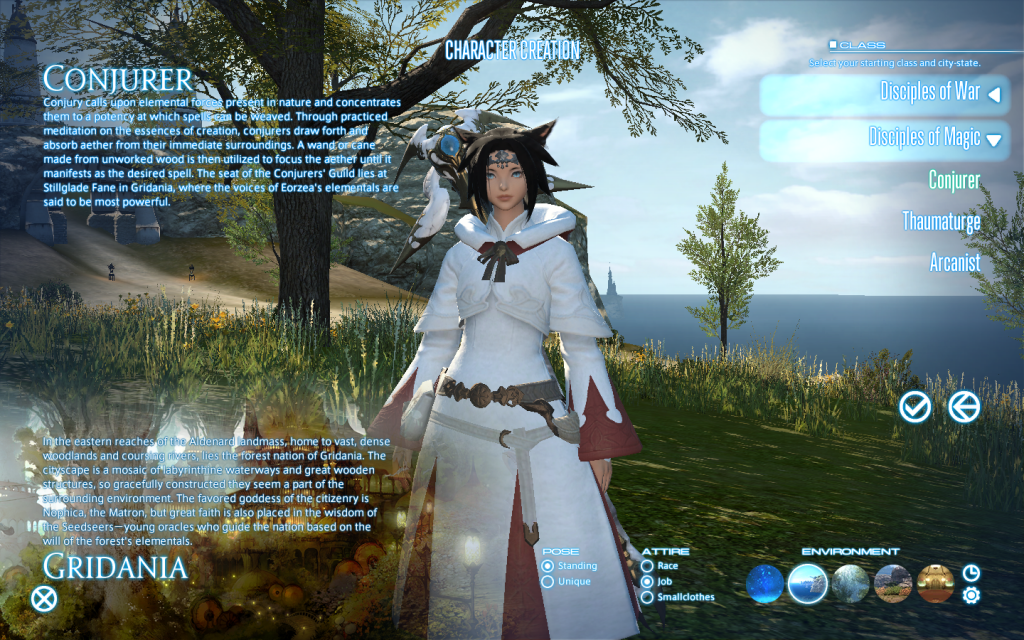Close the screen with the X button

tap(44, 600)
